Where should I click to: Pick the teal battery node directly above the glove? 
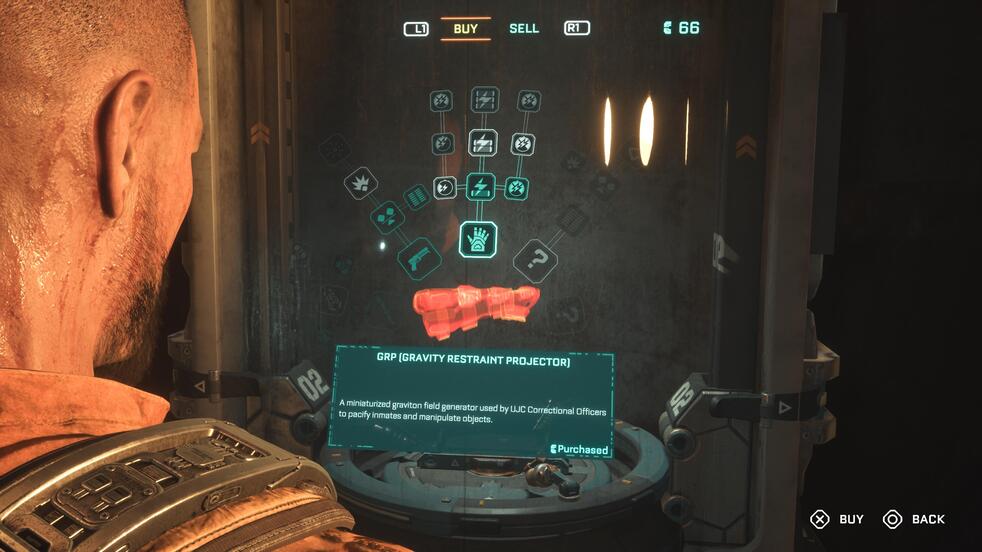tap(481, 187)
